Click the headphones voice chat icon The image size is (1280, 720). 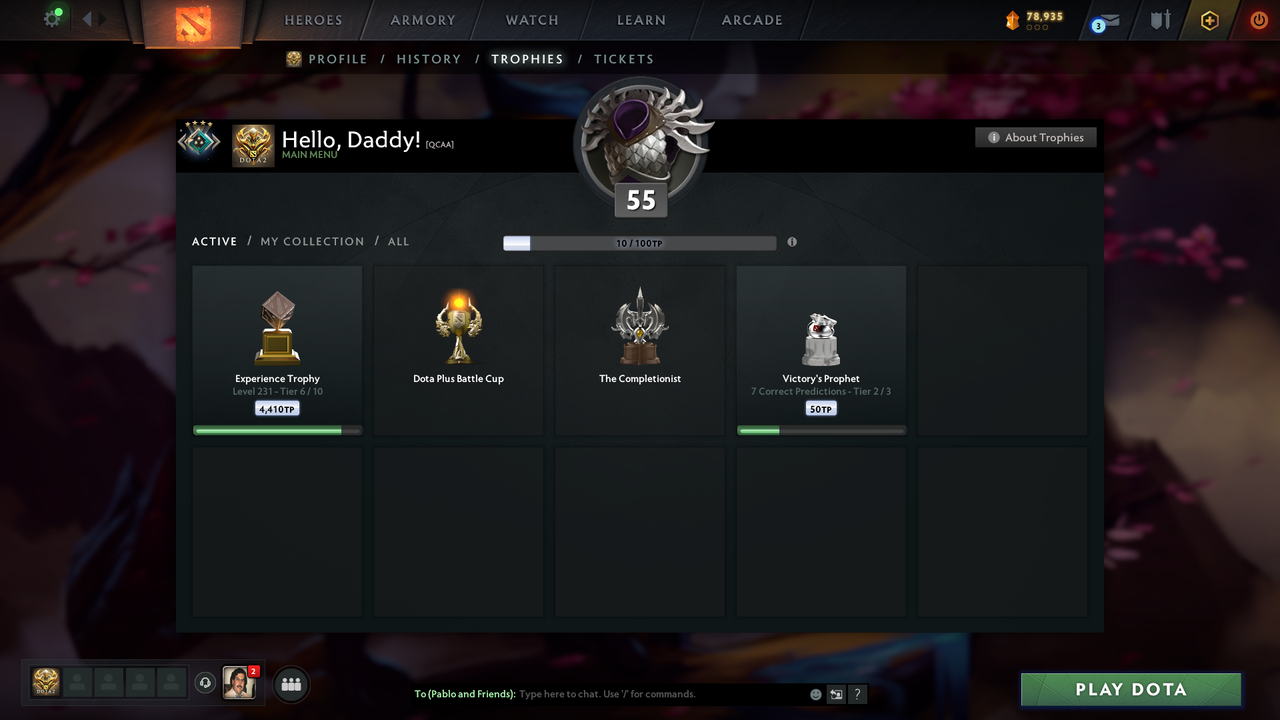tap(207, 683)
